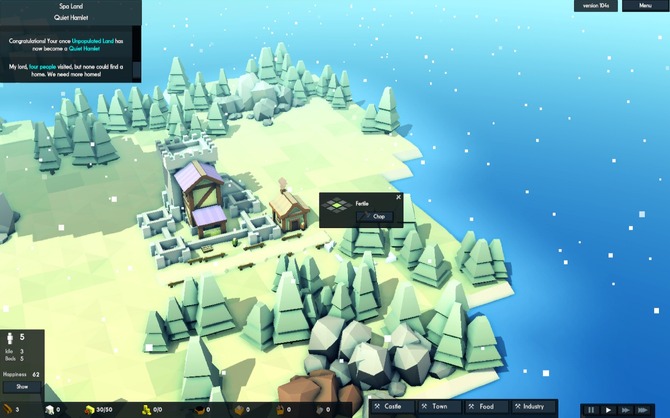The image size is (670, 418).
Task: Switch to the Town build category
Action: click(440, 406)
